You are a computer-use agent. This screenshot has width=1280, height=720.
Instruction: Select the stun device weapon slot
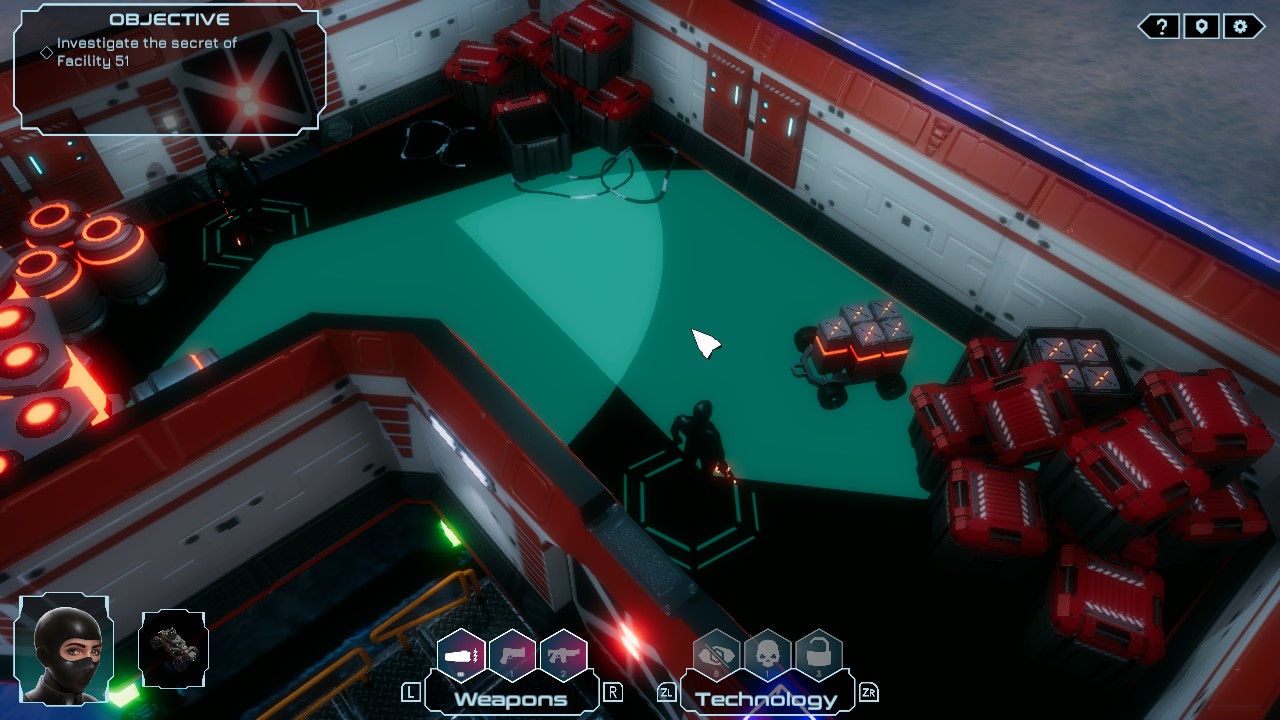[x=460, y=655]
